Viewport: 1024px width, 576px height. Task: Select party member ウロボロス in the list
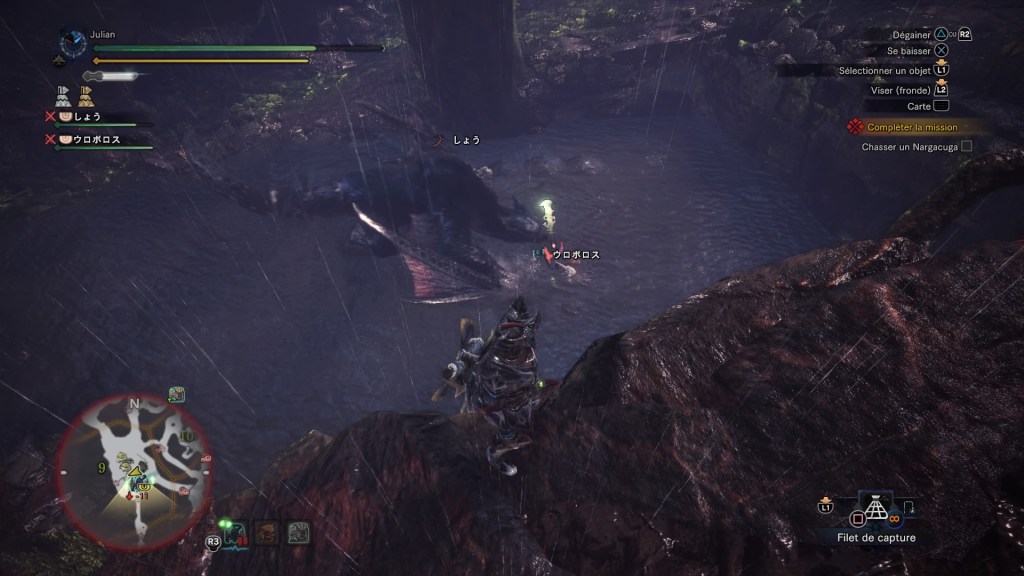96,140
